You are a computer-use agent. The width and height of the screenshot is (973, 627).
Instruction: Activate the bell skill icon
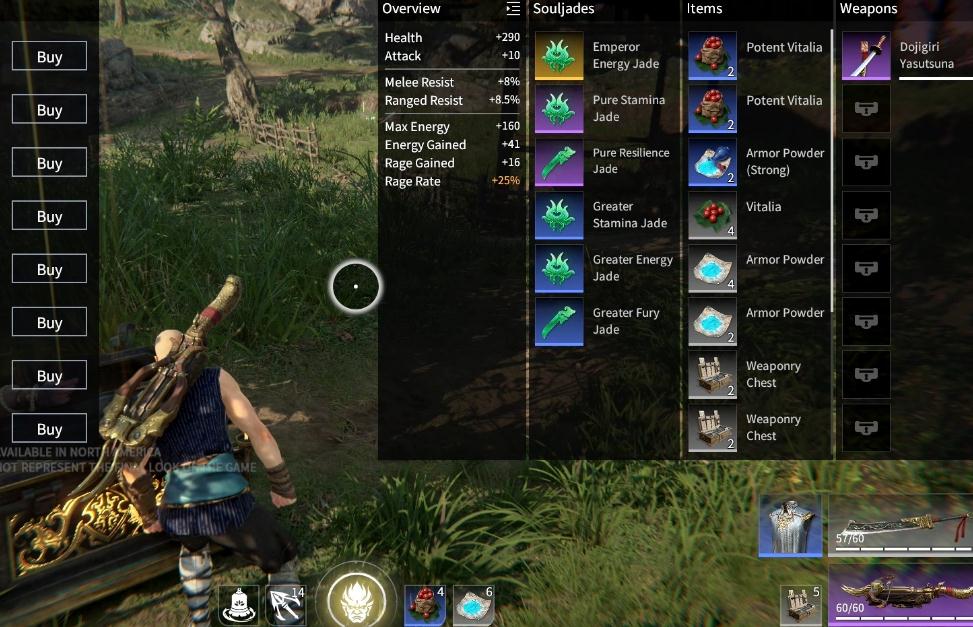click(238, 605)
